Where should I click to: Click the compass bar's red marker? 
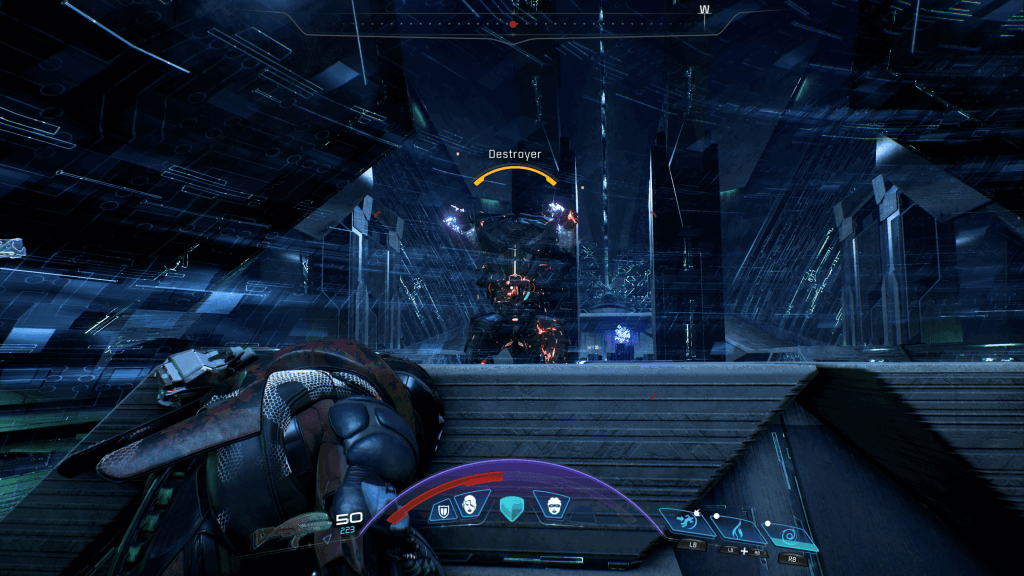(513, 23)
